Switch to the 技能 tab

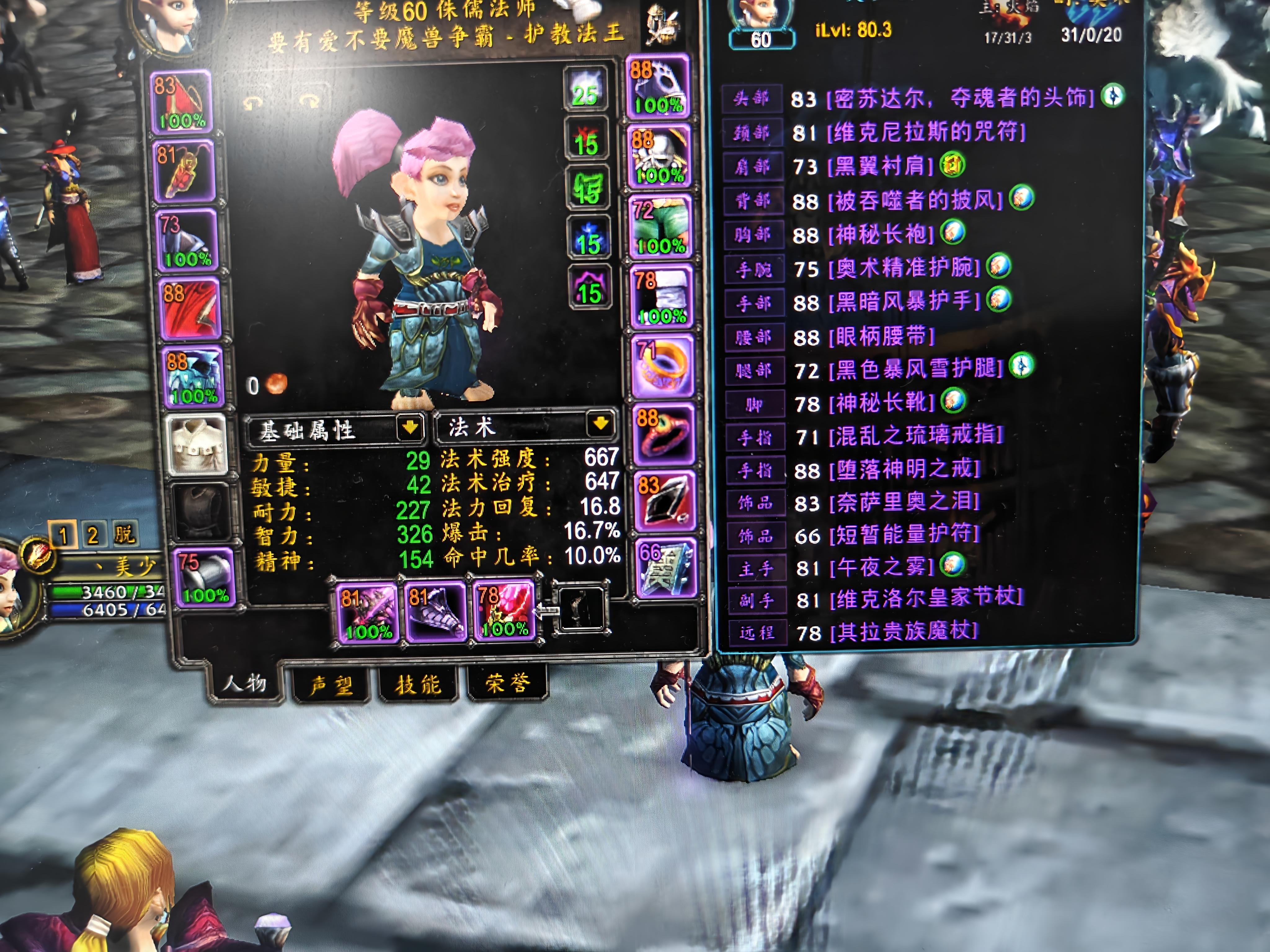(x=418, y=683)
